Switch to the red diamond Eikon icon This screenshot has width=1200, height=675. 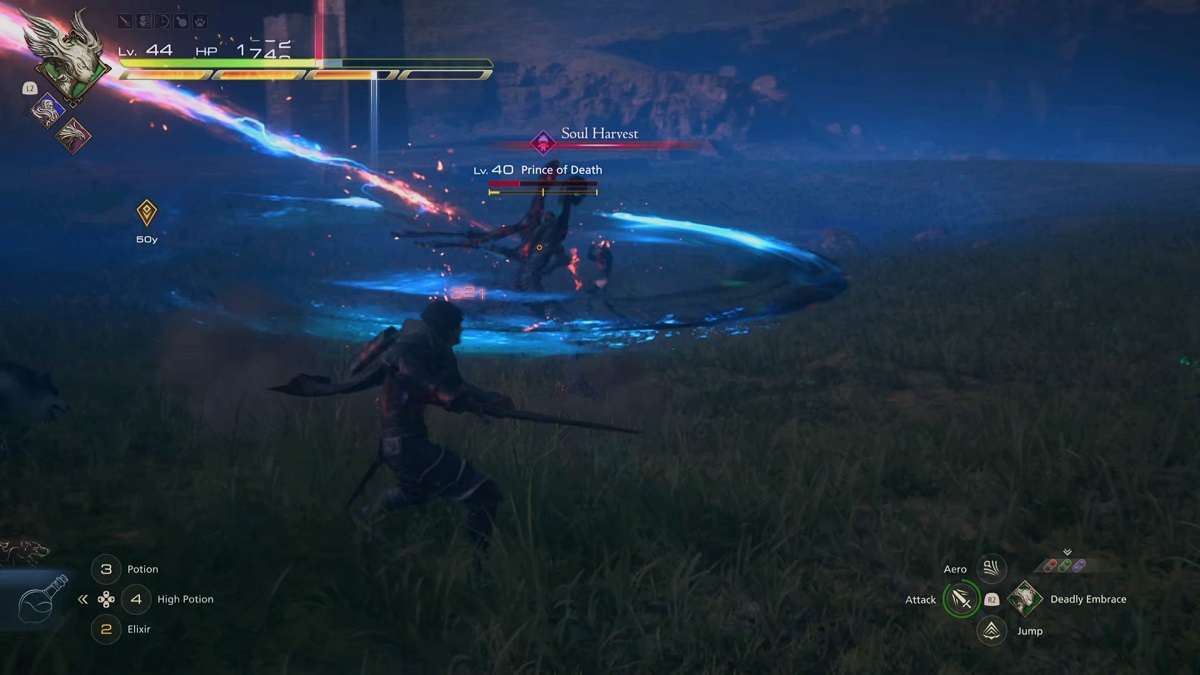click(x=73, y=135)
